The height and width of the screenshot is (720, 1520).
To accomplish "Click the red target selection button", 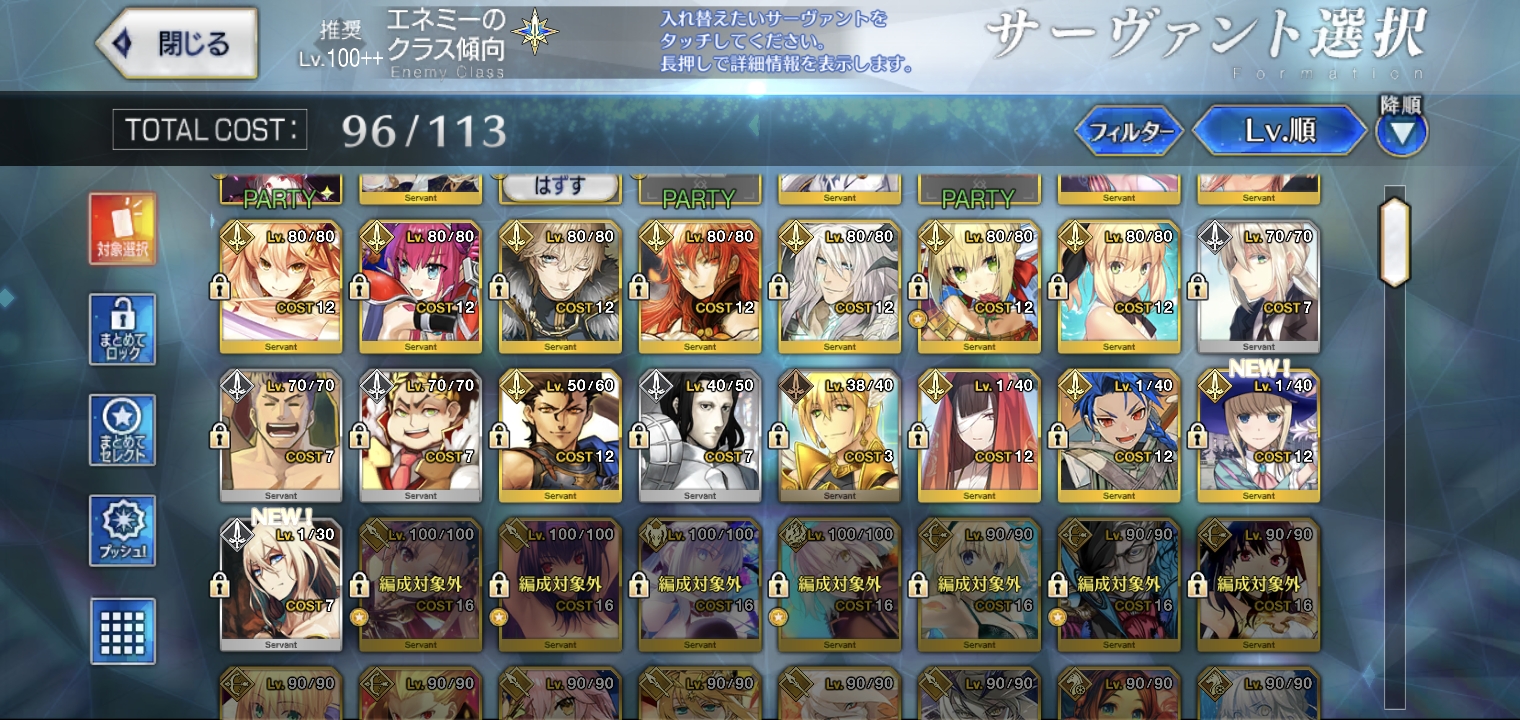I will tap(122, 229).
